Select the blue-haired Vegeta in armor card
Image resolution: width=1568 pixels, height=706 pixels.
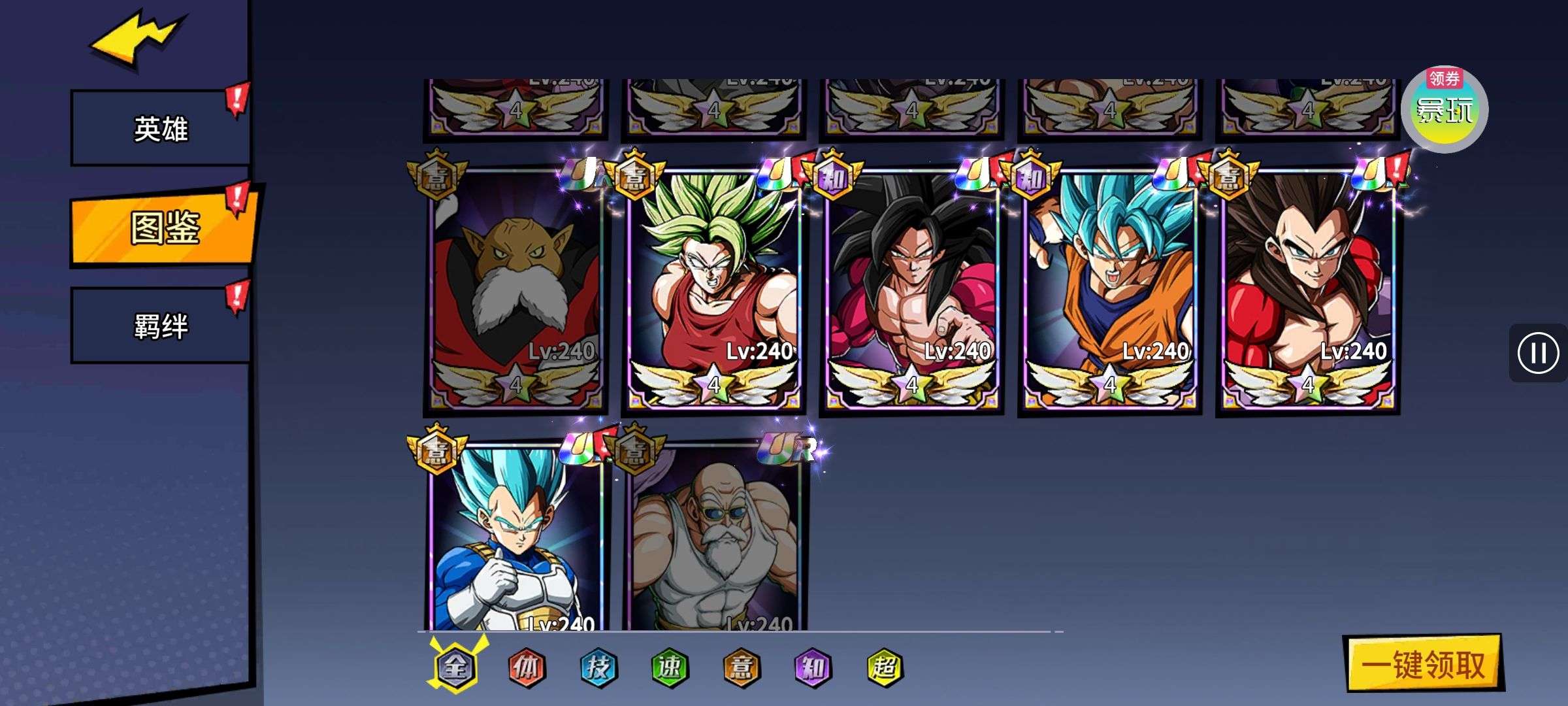click(x=515, y=536)
